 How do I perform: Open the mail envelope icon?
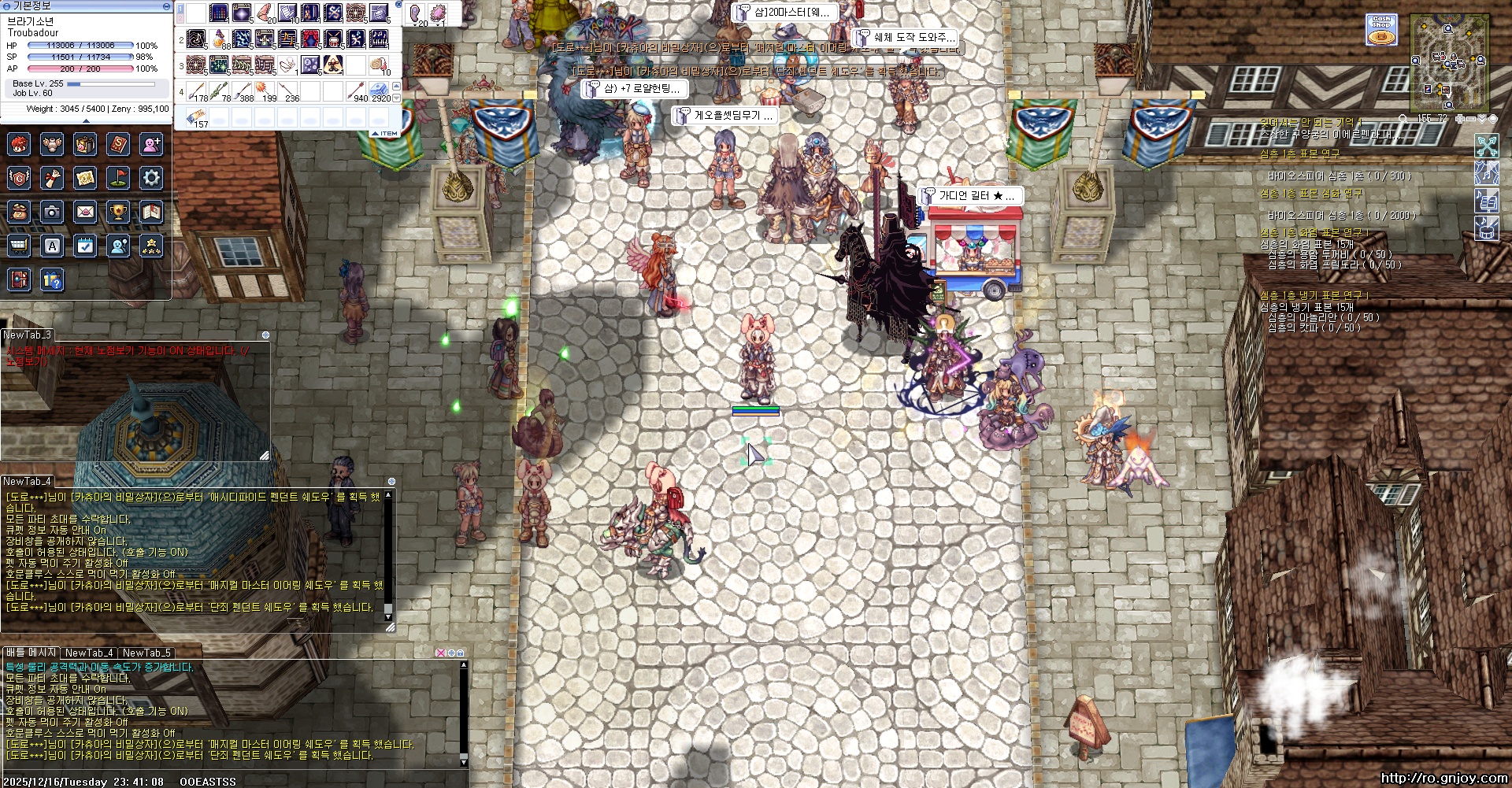85,212
